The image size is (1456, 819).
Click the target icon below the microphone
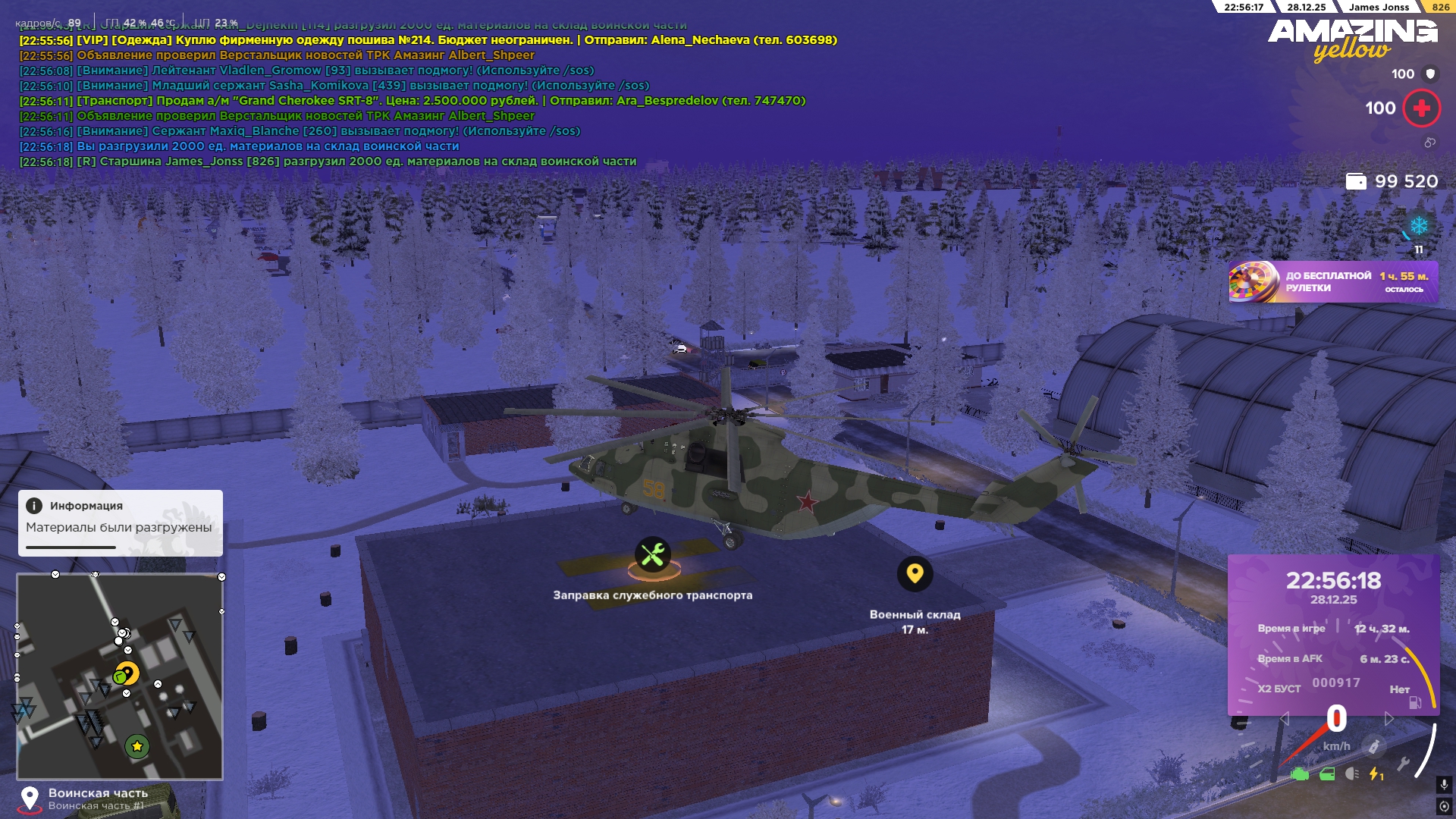(1444, 805)
